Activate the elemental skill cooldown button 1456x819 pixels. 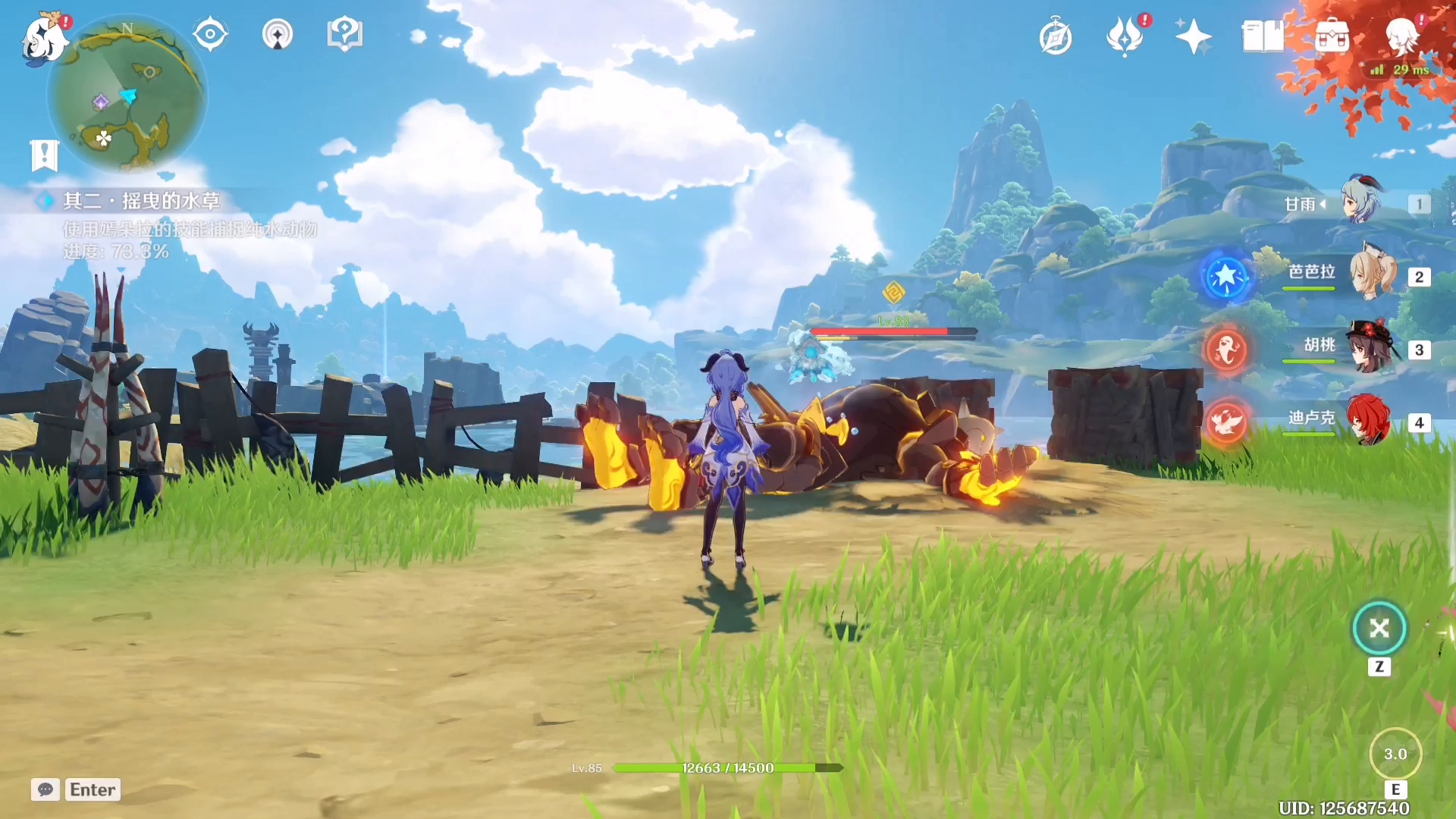coord(1395,754)
